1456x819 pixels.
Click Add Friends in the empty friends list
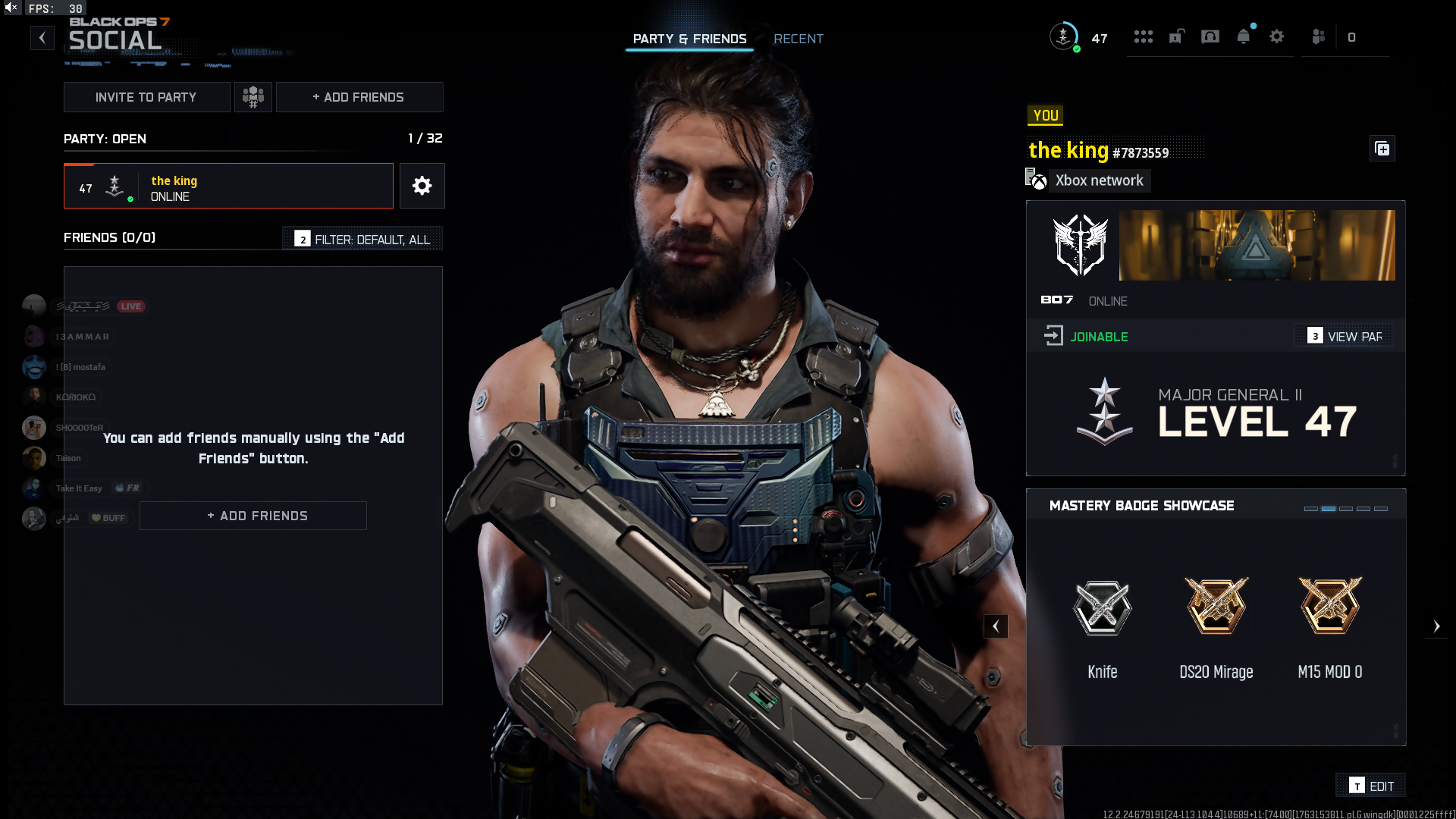click(x=253, y=516)
